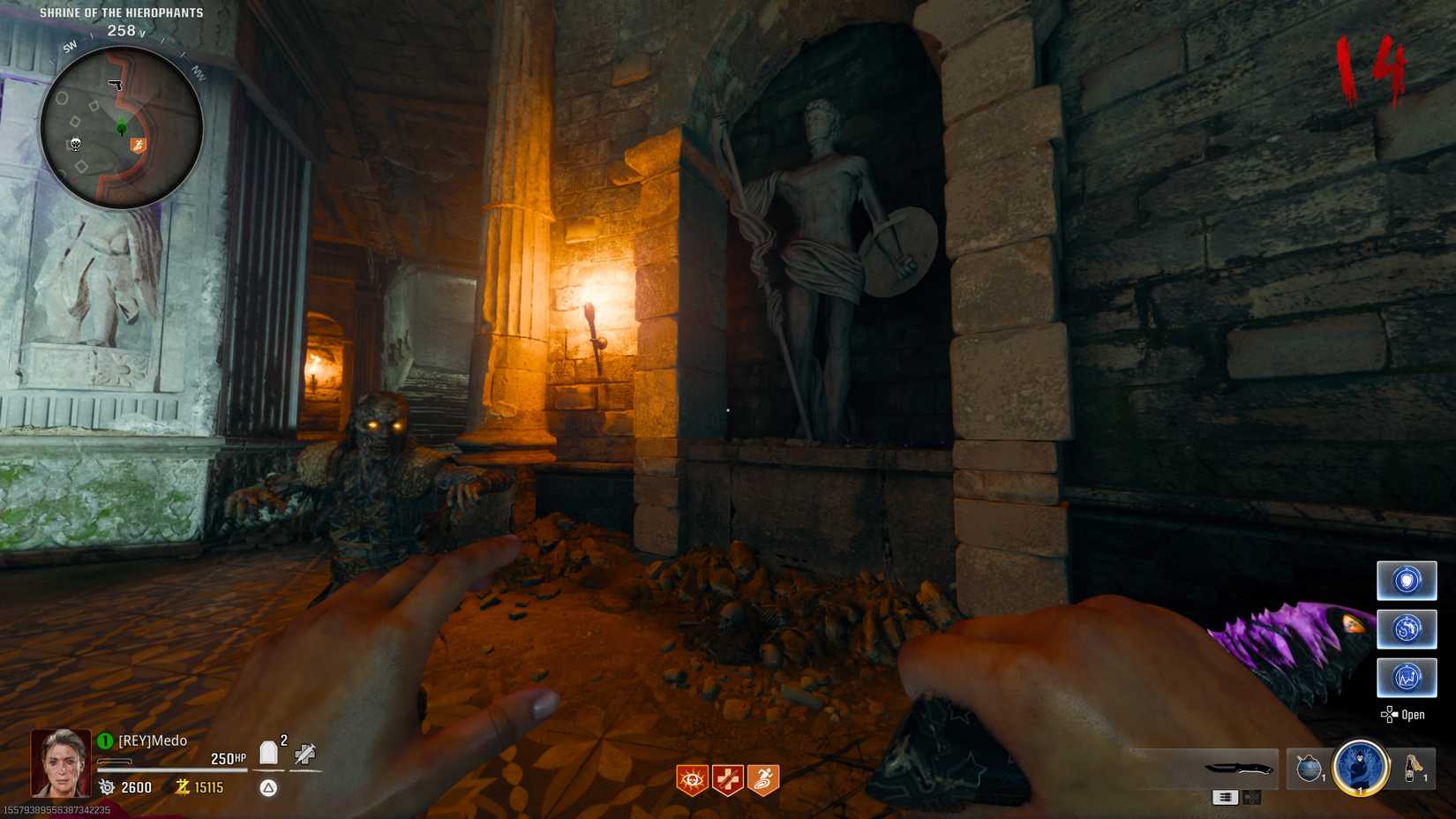Select the Deadshot Daiquiri perk icon

[692, 778]
